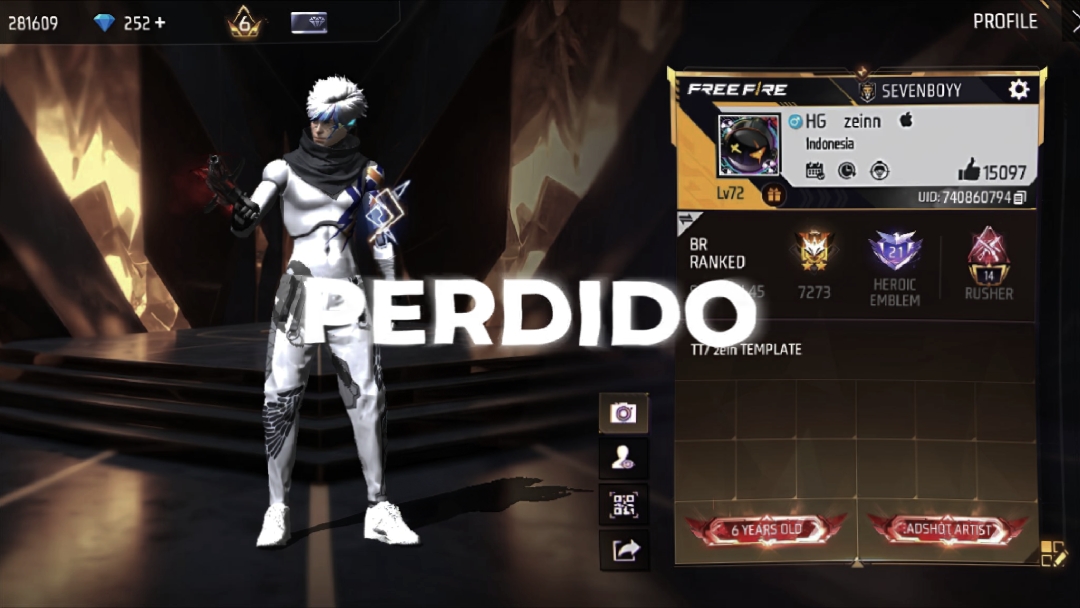Open the diamond membership card icon
Image resolution: width=1080 pixels, height=608 pixels.
[x=309, y=22]
